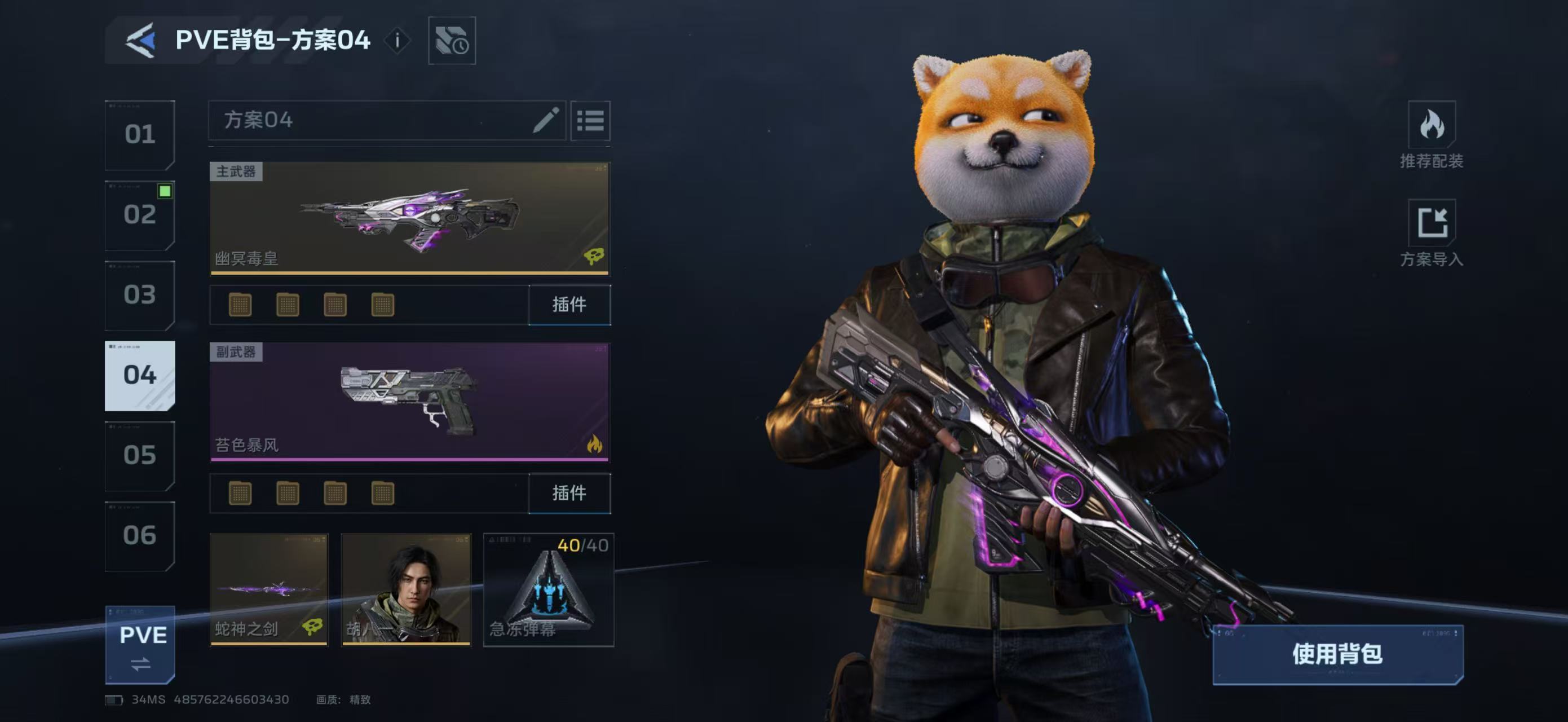
Task: Go back using the arrow button
Action: coord(140,41)
